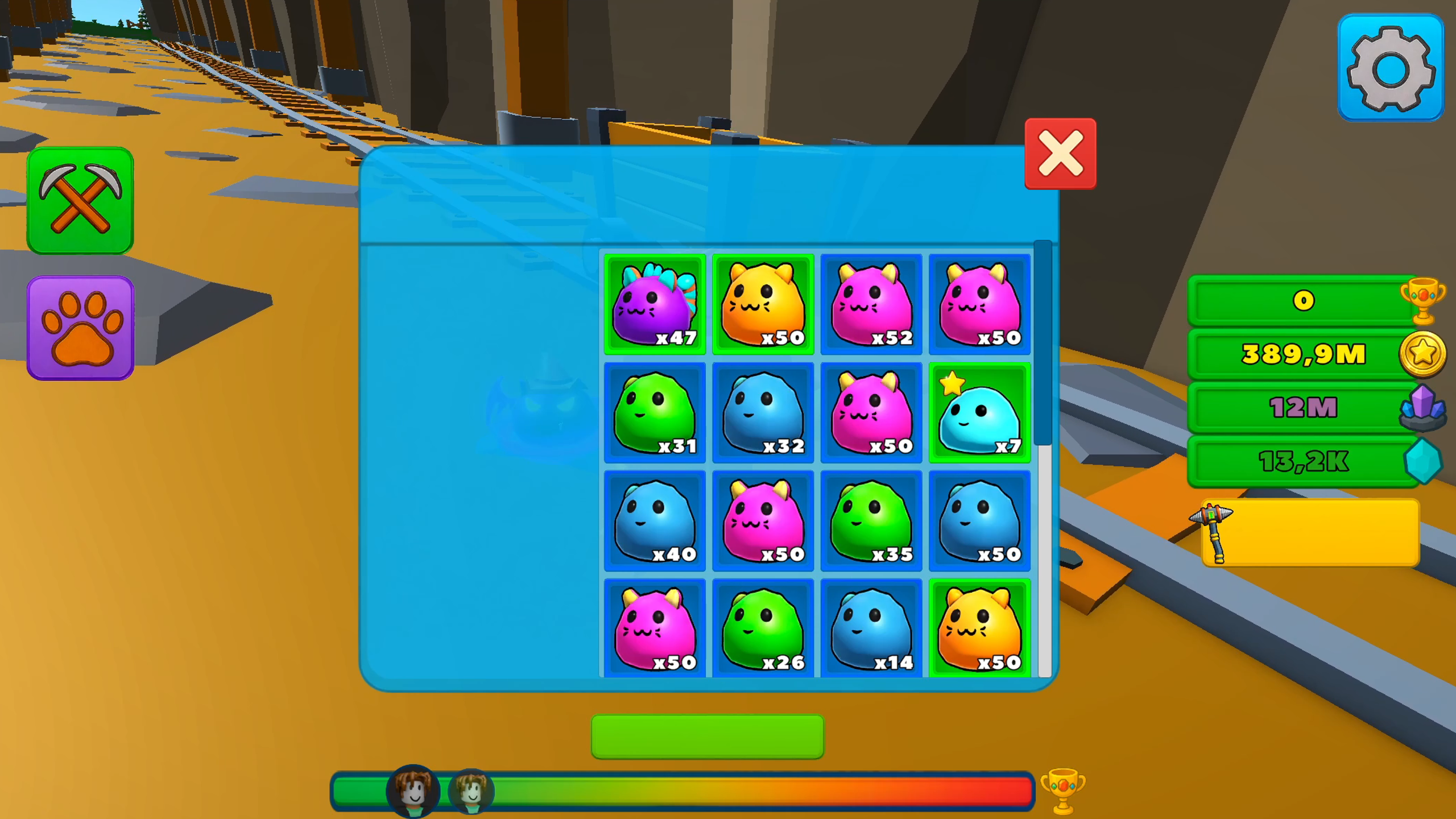Click the gold coin balance of 389,9M
The height and width of the screenshot is (819, 1456).
(1302, 354)
